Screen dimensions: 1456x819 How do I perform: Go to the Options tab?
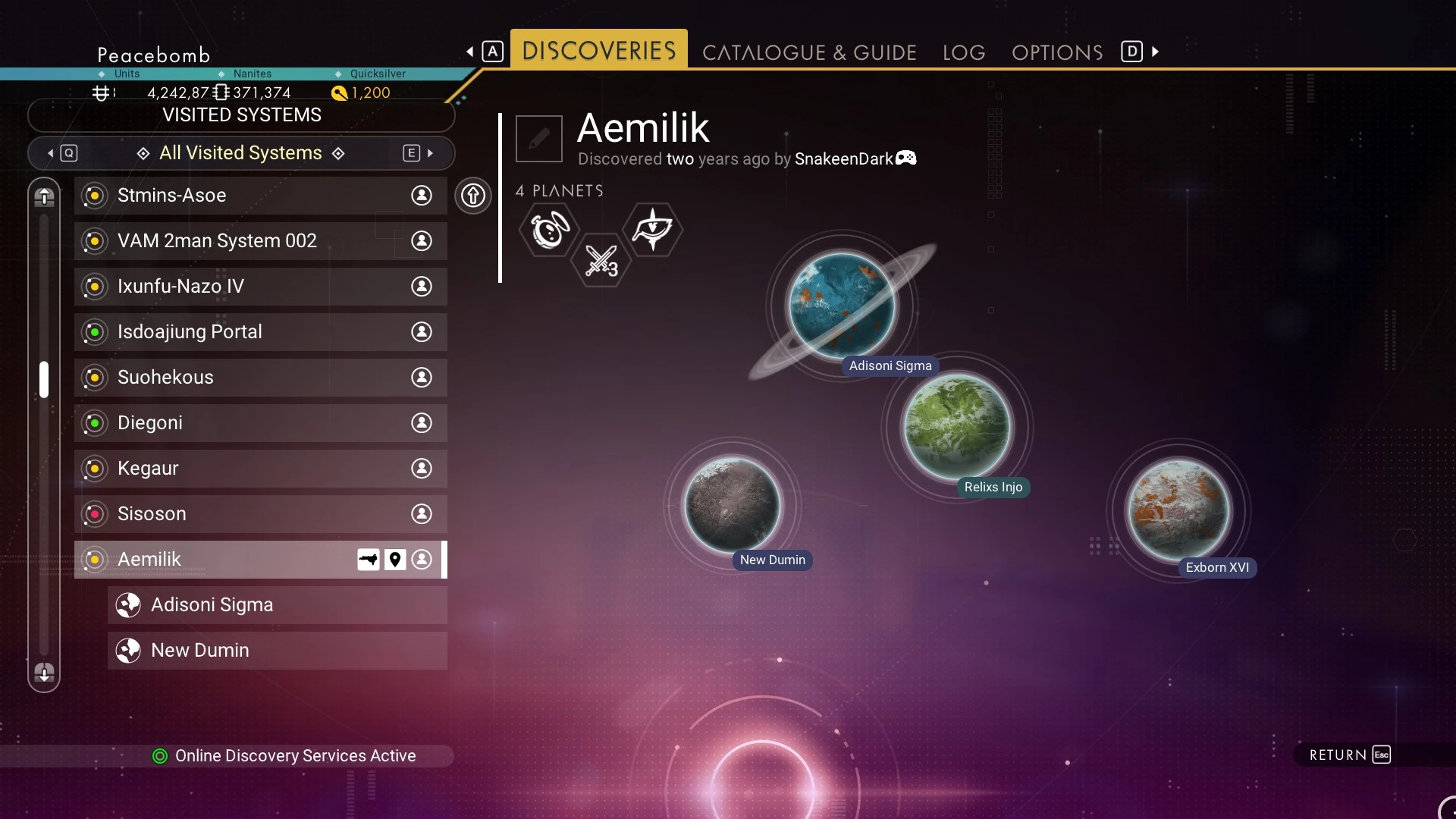coord(1056,52)
